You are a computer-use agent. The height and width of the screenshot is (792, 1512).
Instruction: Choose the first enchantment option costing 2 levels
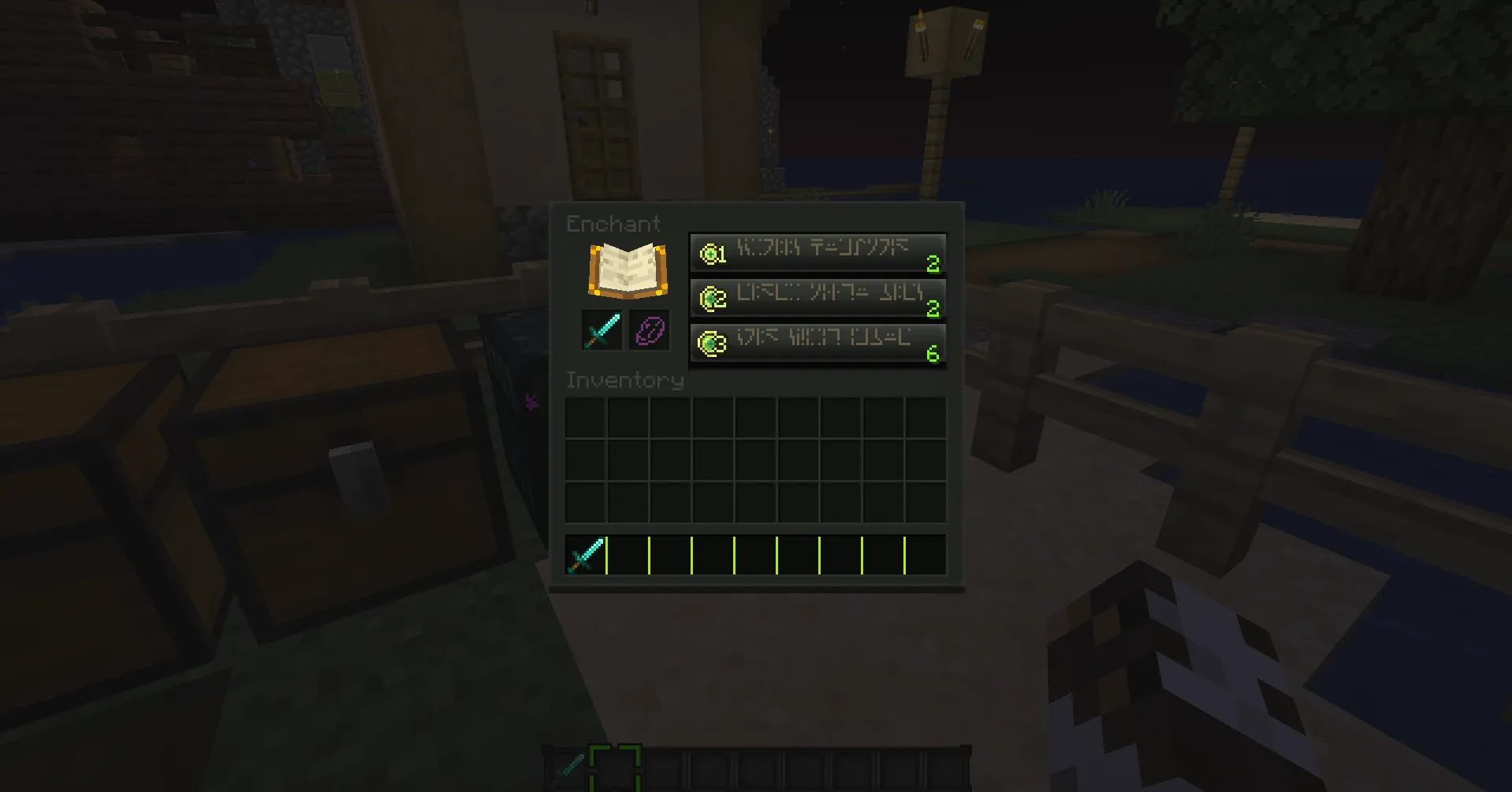[817, 253]
